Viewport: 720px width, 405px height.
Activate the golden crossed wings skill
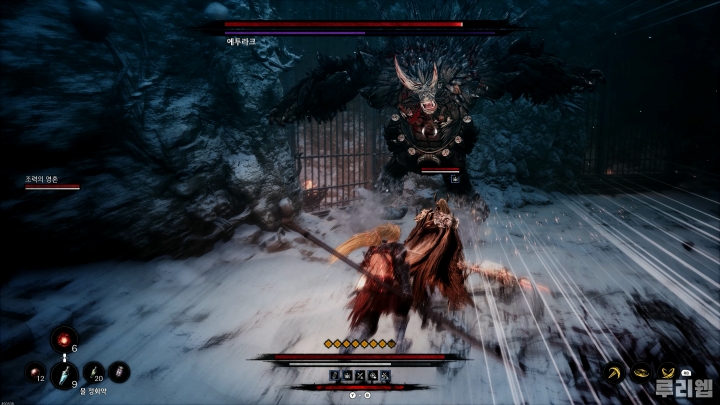(667, 371)
